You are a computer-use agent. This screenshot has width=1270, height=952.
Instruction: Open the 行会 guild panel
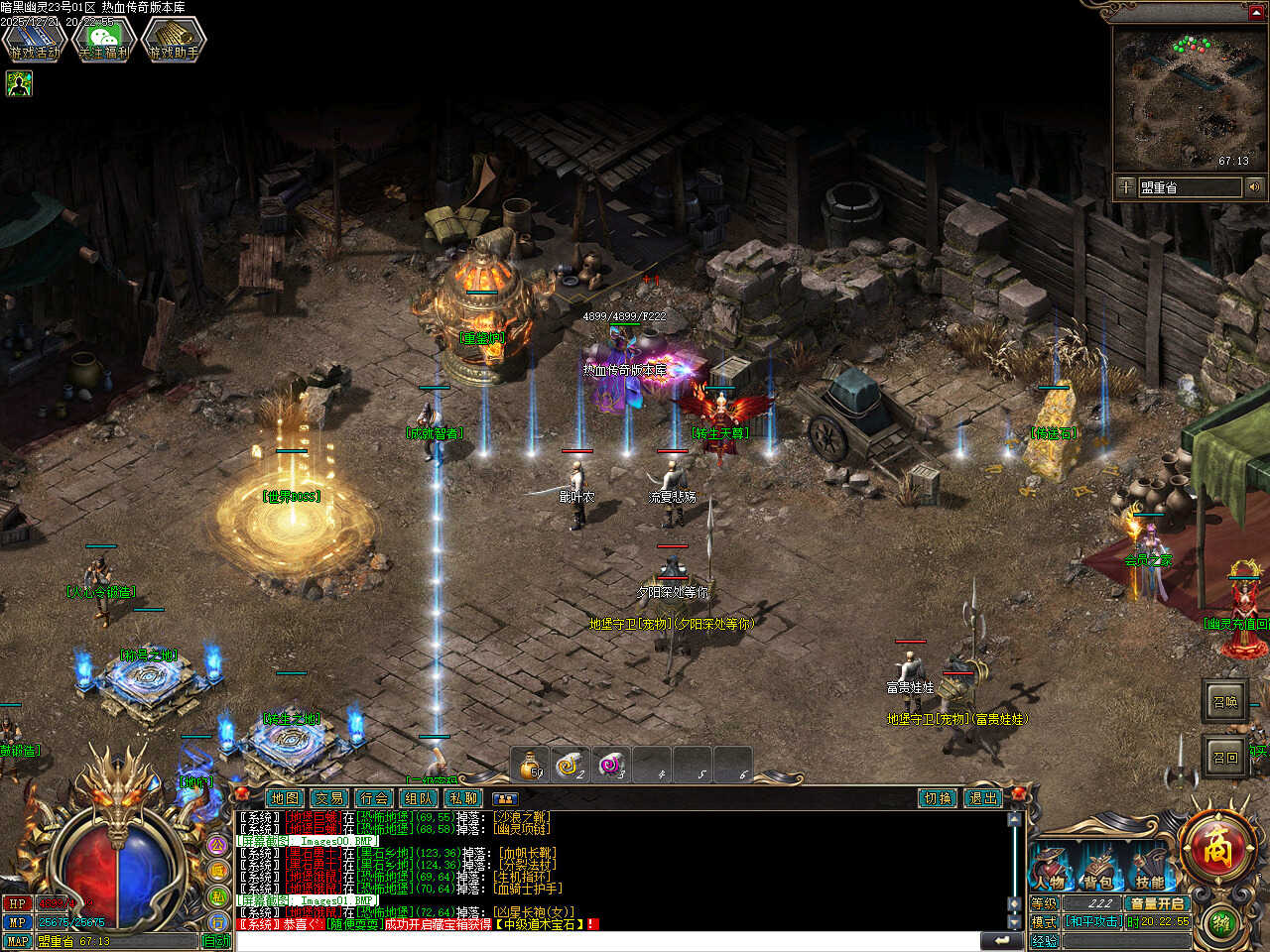coord(374,798)
